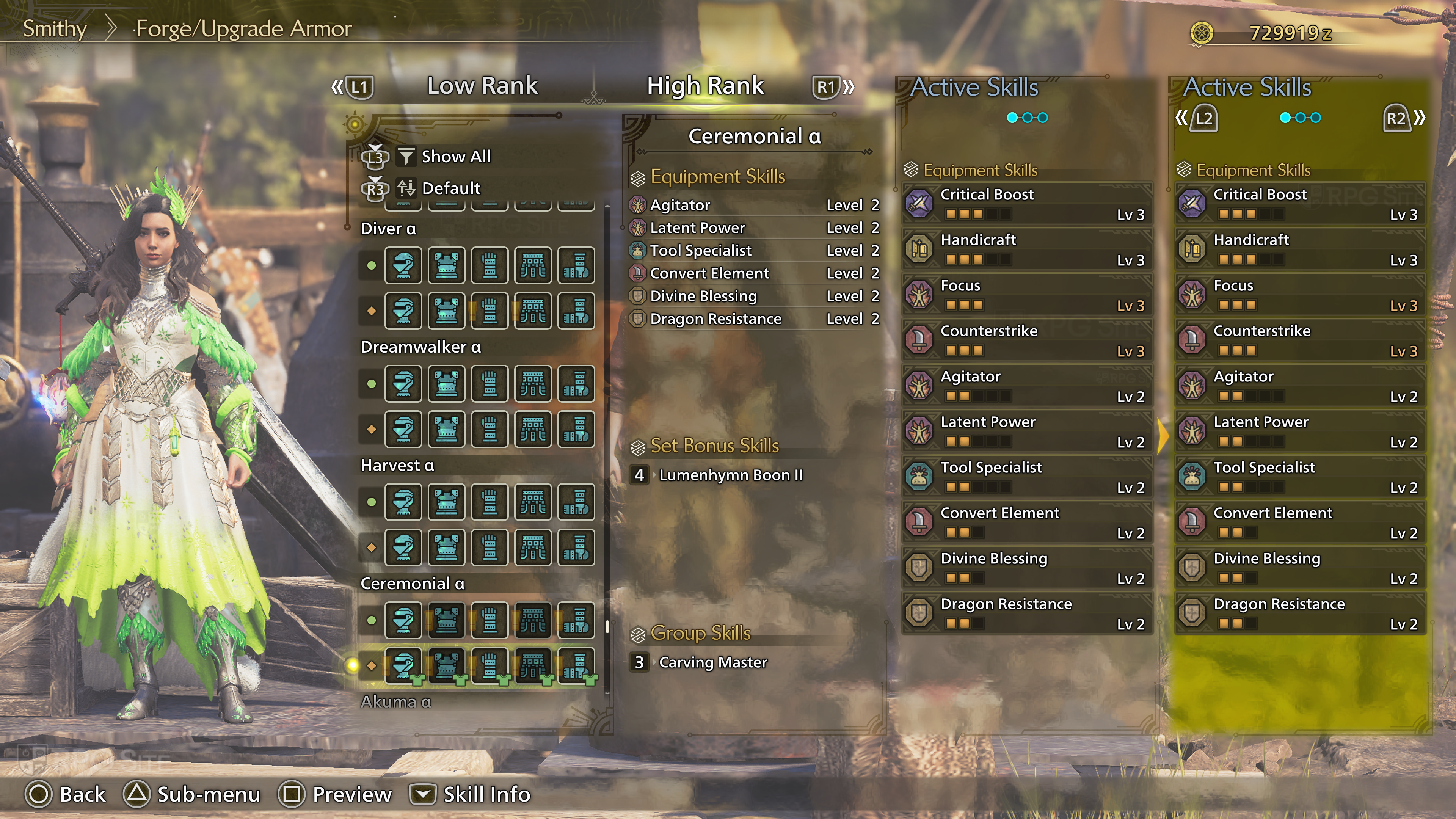Click Convert Element in the Ceremonial α skills list
This screenshot has width=1456, height=819.
[x=709, y=273]
